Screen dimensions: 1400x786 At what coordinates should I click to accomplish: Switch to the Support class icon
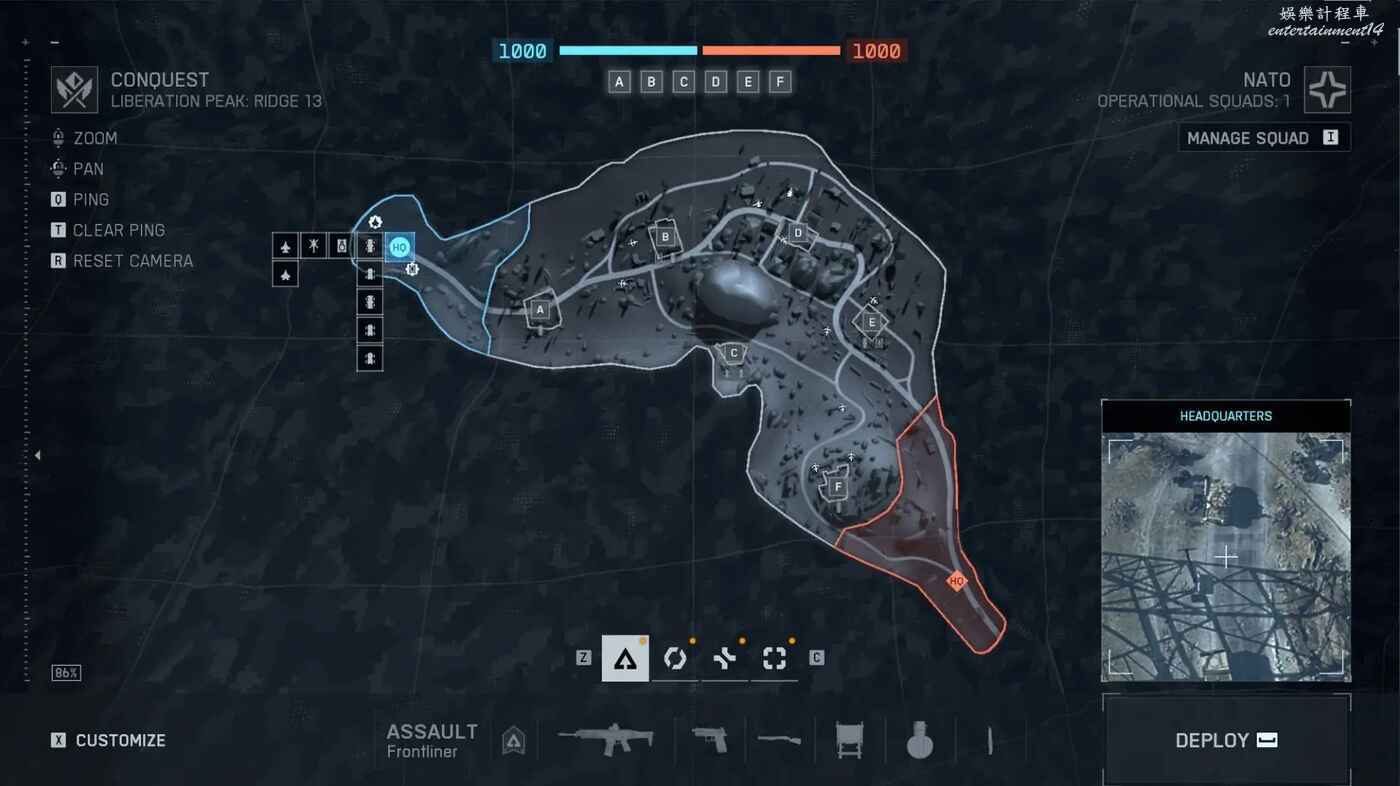[x=725, y=658]
